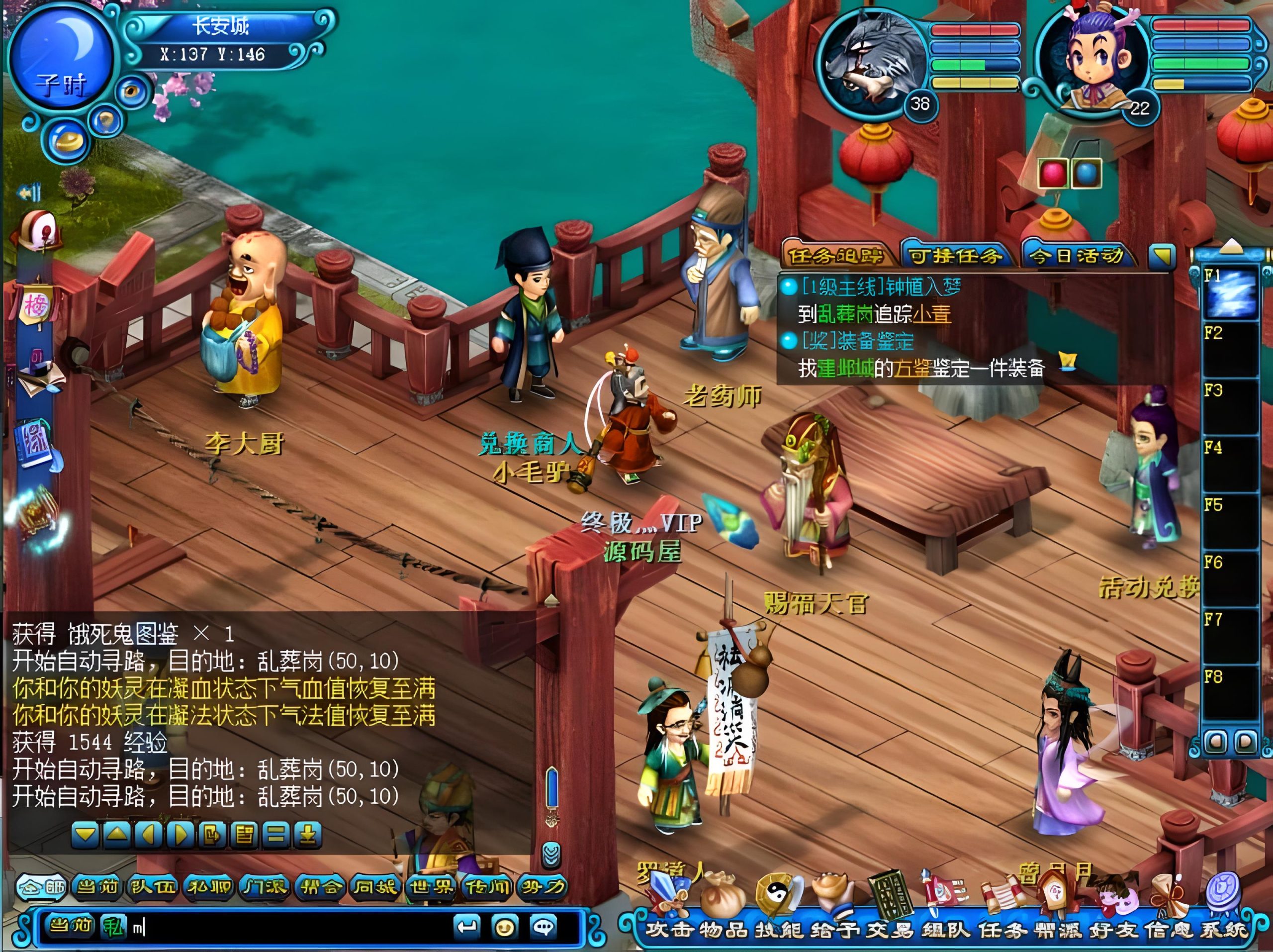Switch chat to the 世界 (world) channel
The width and height of the screenshot is (1273, 952).
pos(432,887)
